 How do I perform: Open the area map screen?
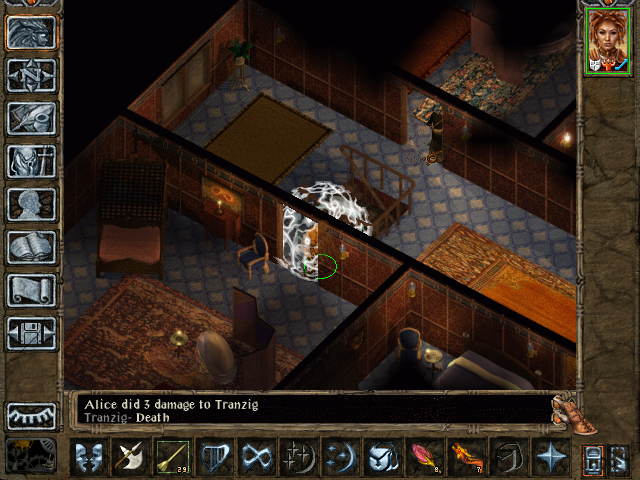[x=31, y=76]
